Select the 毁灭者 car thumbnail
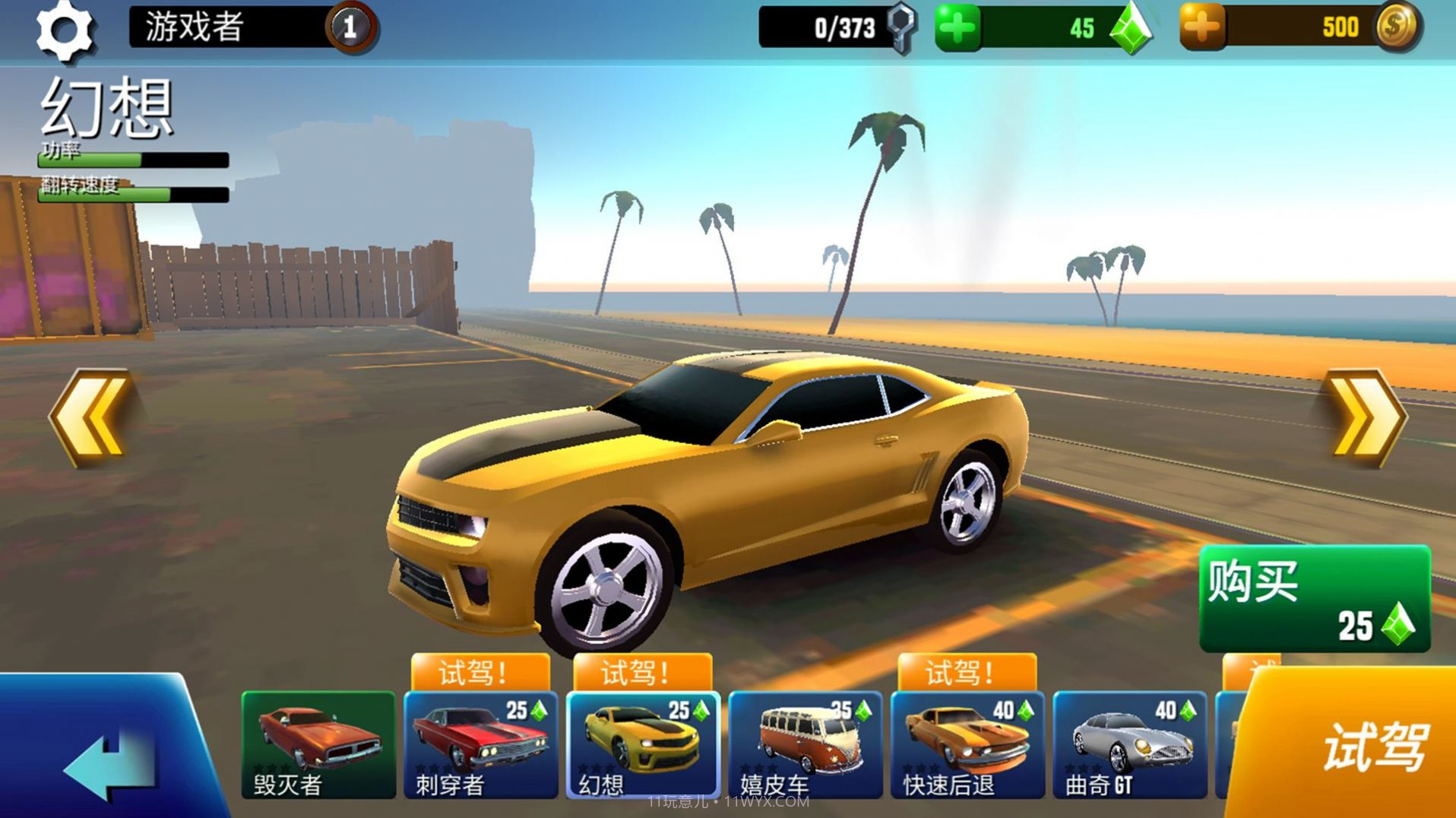 [x=318, y=745]
